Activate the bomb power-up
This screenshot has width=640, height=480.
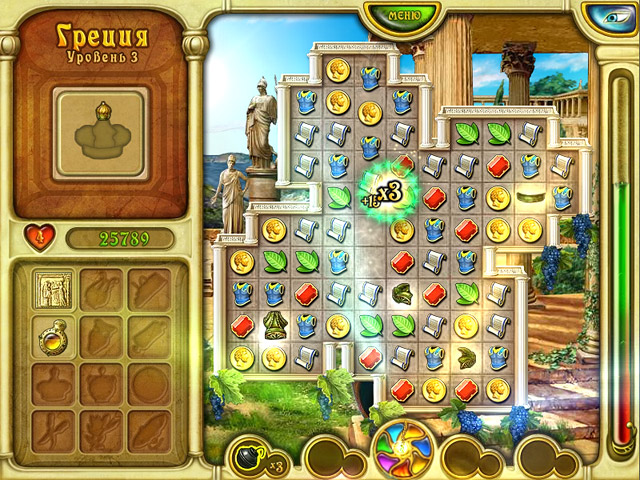pyautogui.click(x=247, y=455)
